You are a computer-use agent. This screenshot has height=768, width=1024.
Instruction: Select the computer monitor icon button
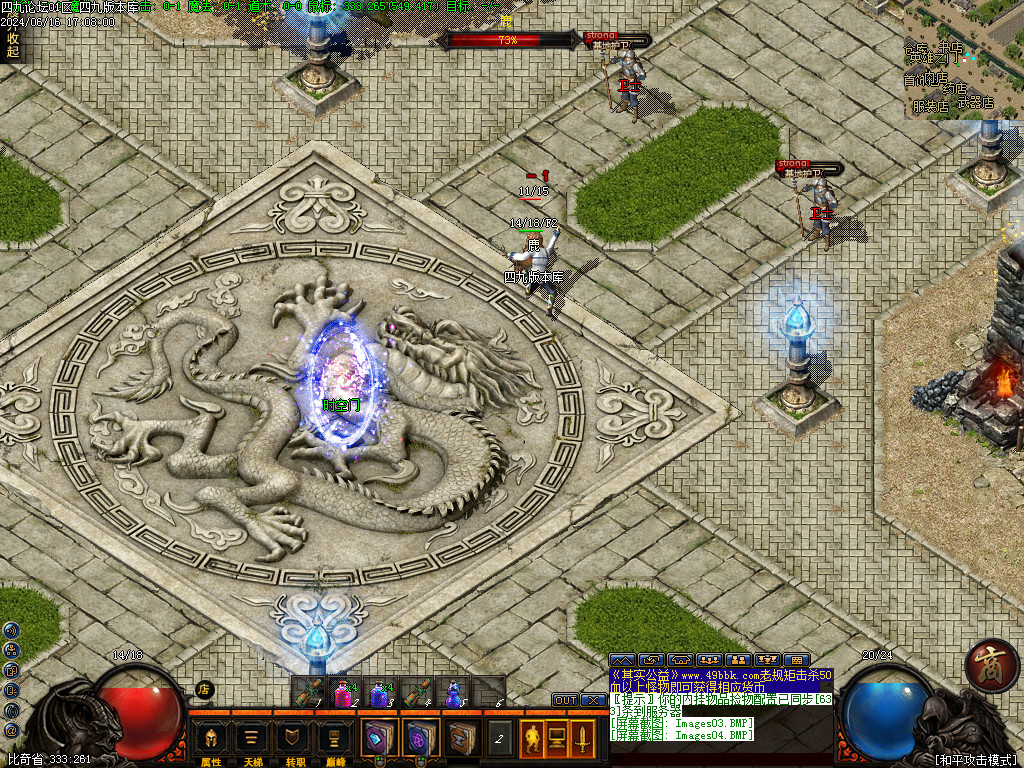tap(557, 739)
